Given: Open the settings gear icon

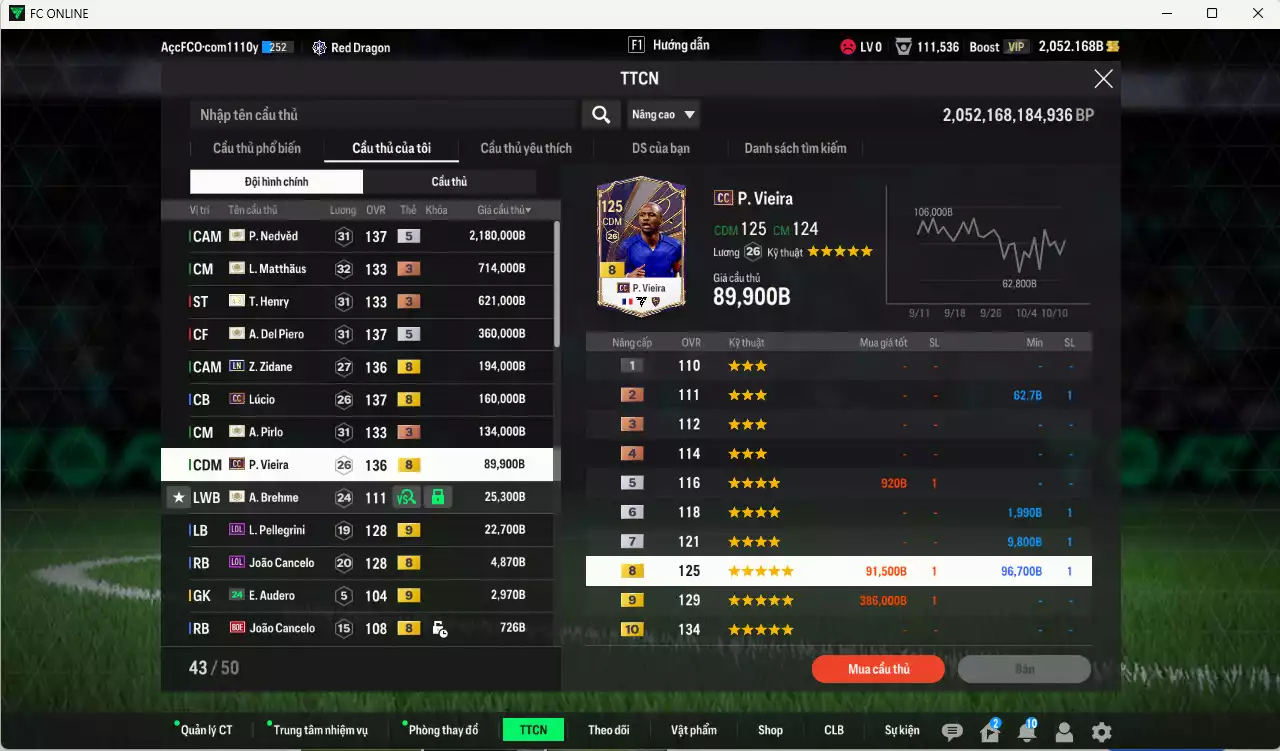Looking at the screenshot, I should (1101, 732).
